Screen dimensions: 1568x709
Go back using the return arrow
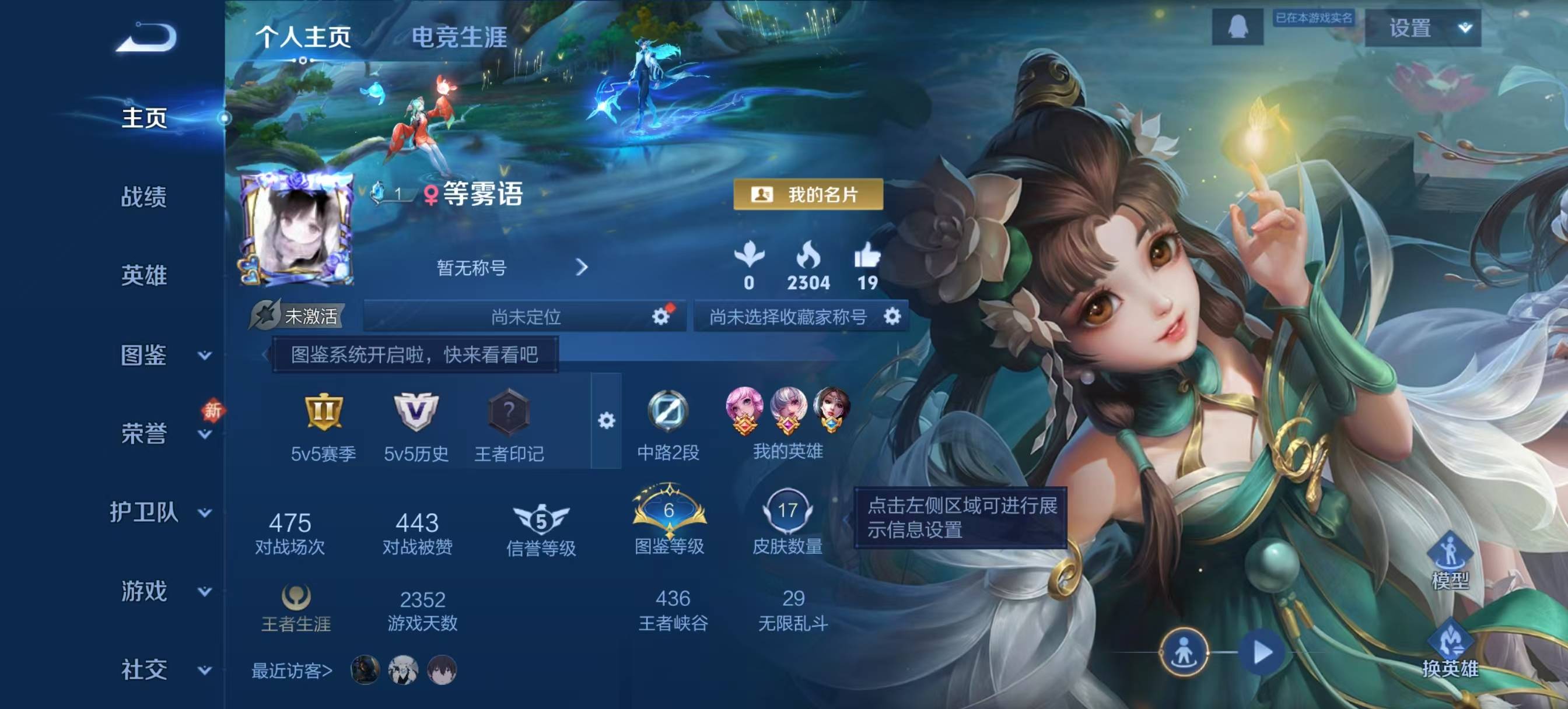[x=146, y=38]
